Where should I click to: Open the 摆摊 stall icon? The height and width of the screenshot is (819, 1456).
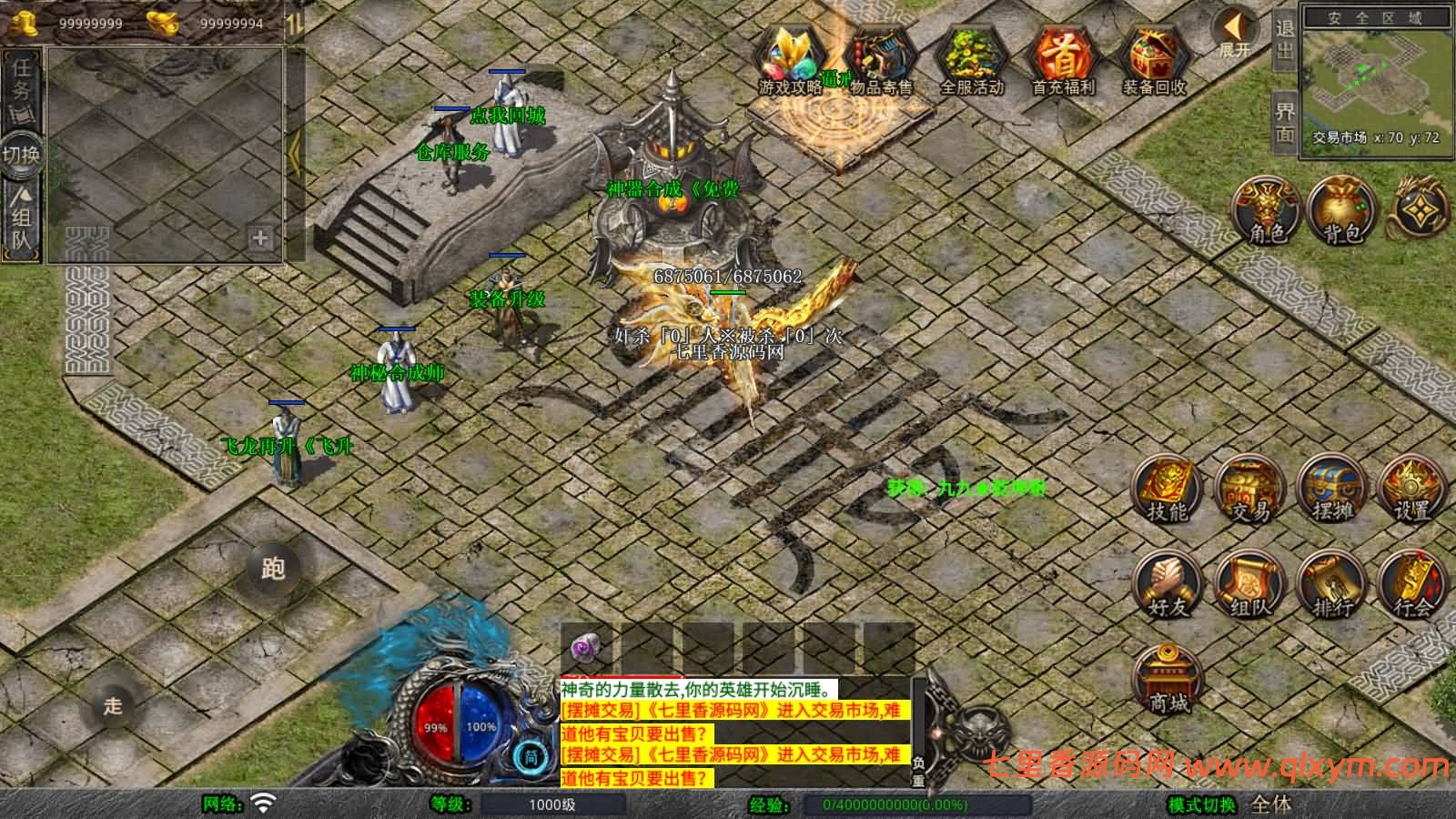point(1333,490)
